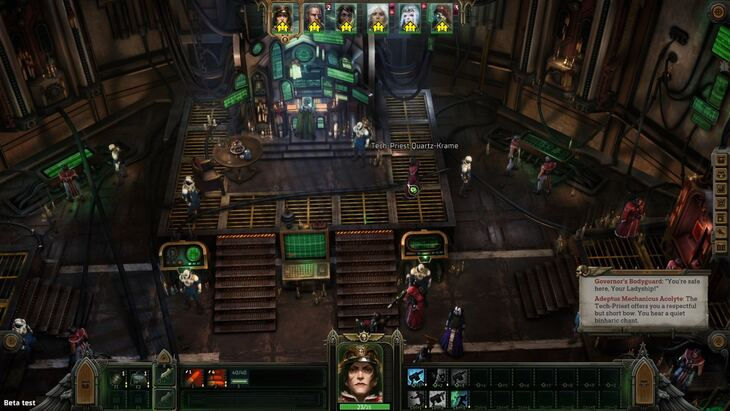This screenshot has width=730, height=411.
Task: Select the first party portrait with goggles and cap
Action: (281, 17)
